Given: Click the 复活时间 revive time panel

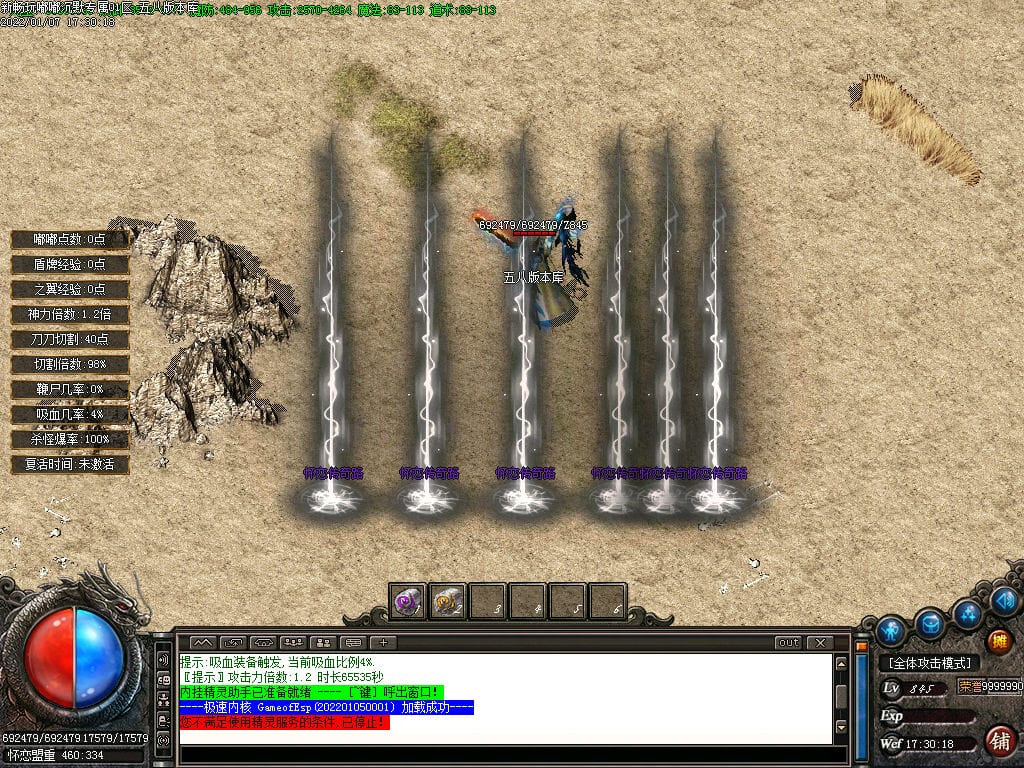Looking at the screenshot, I should (x=70, y=464).
